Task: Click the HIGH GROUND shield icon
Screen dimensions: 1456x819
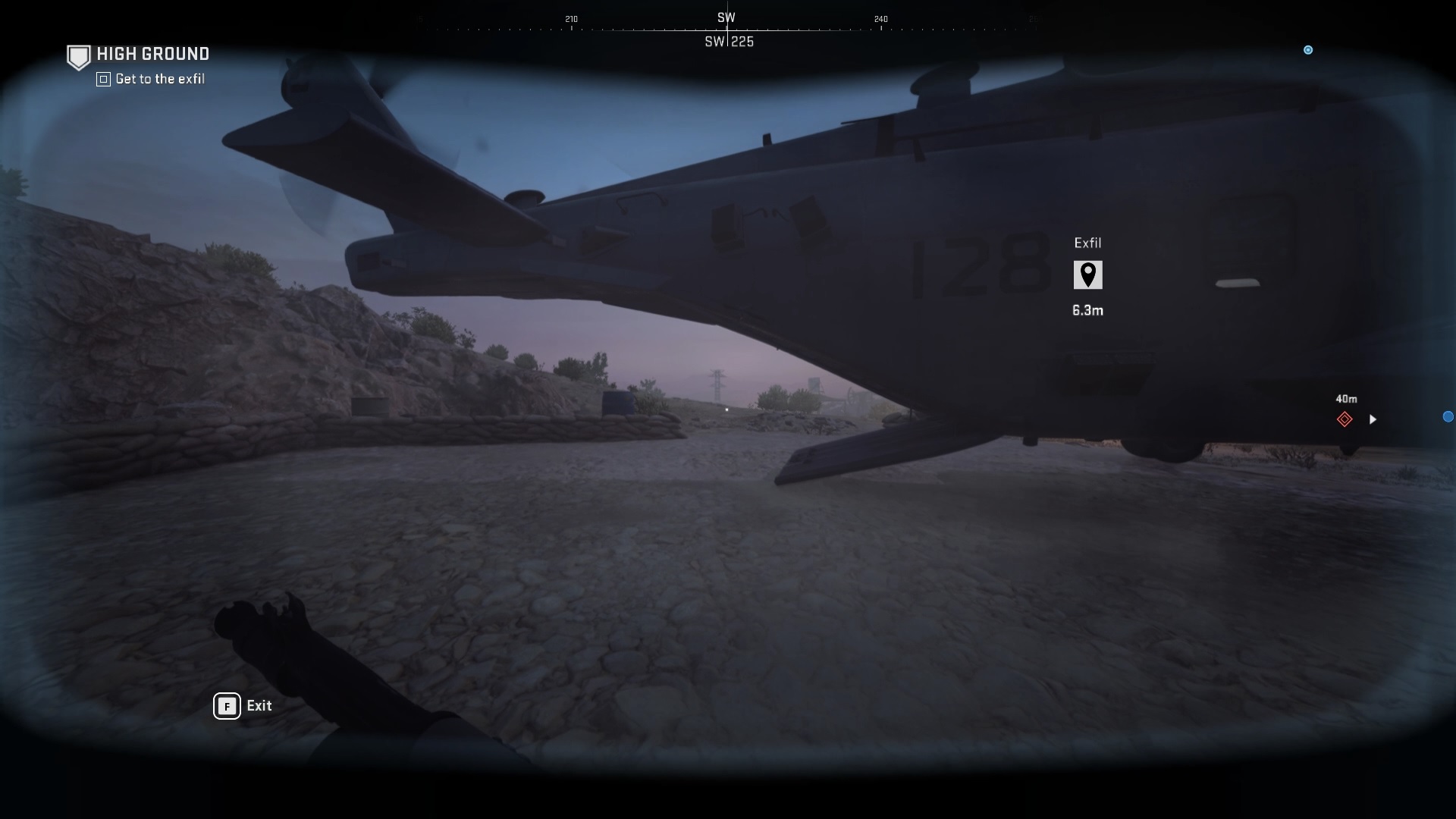Action: pos(78,56)
